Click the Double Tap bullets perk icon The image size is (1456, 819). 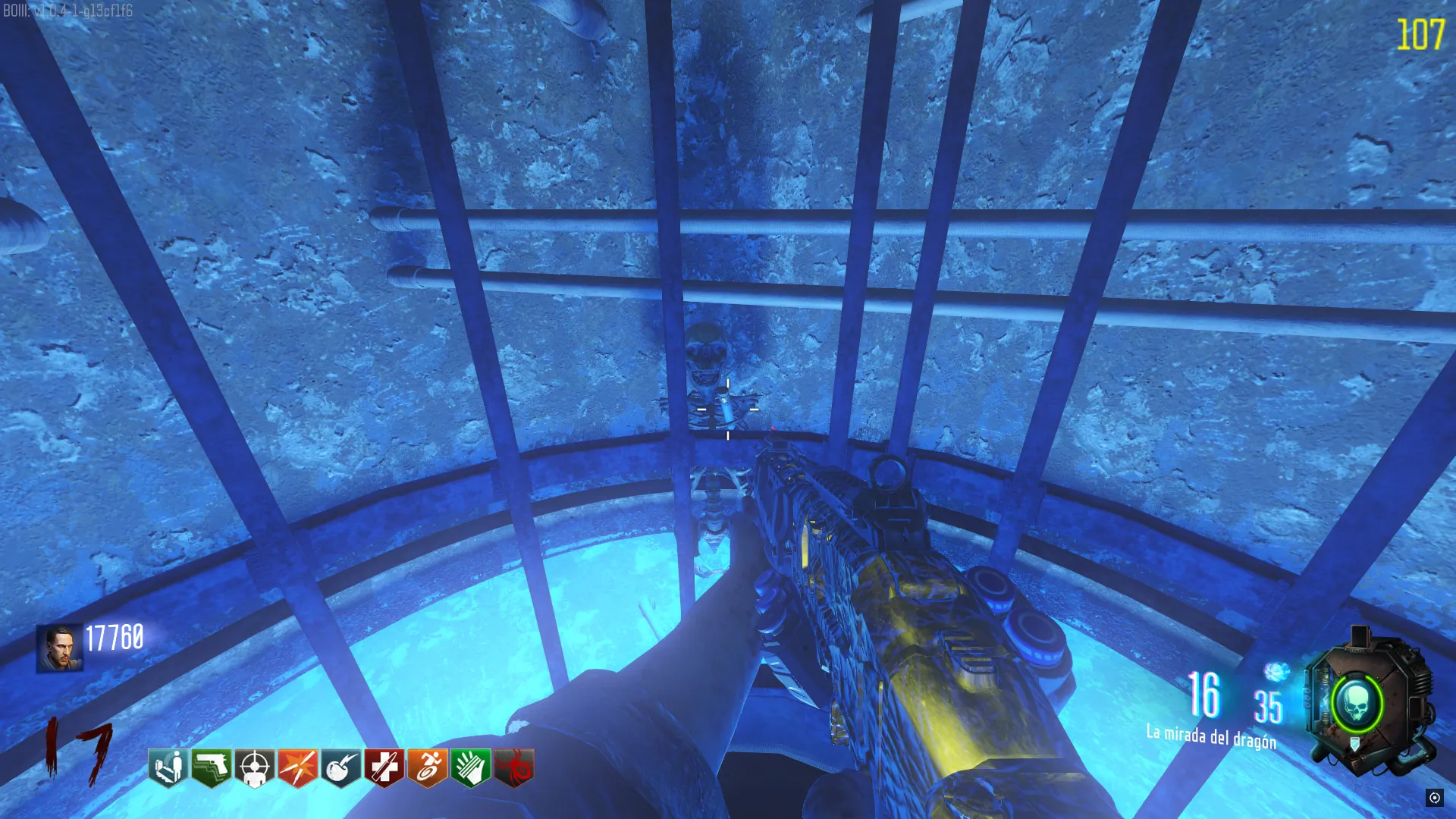(298, 767)
